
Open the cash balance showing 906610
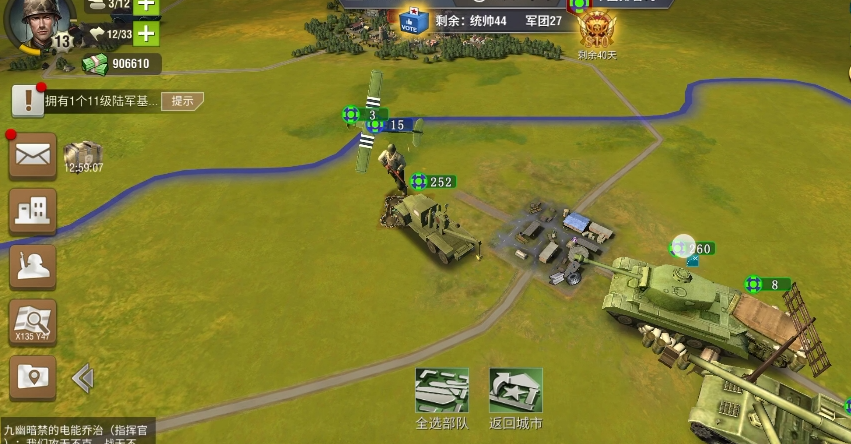(120, 64)
